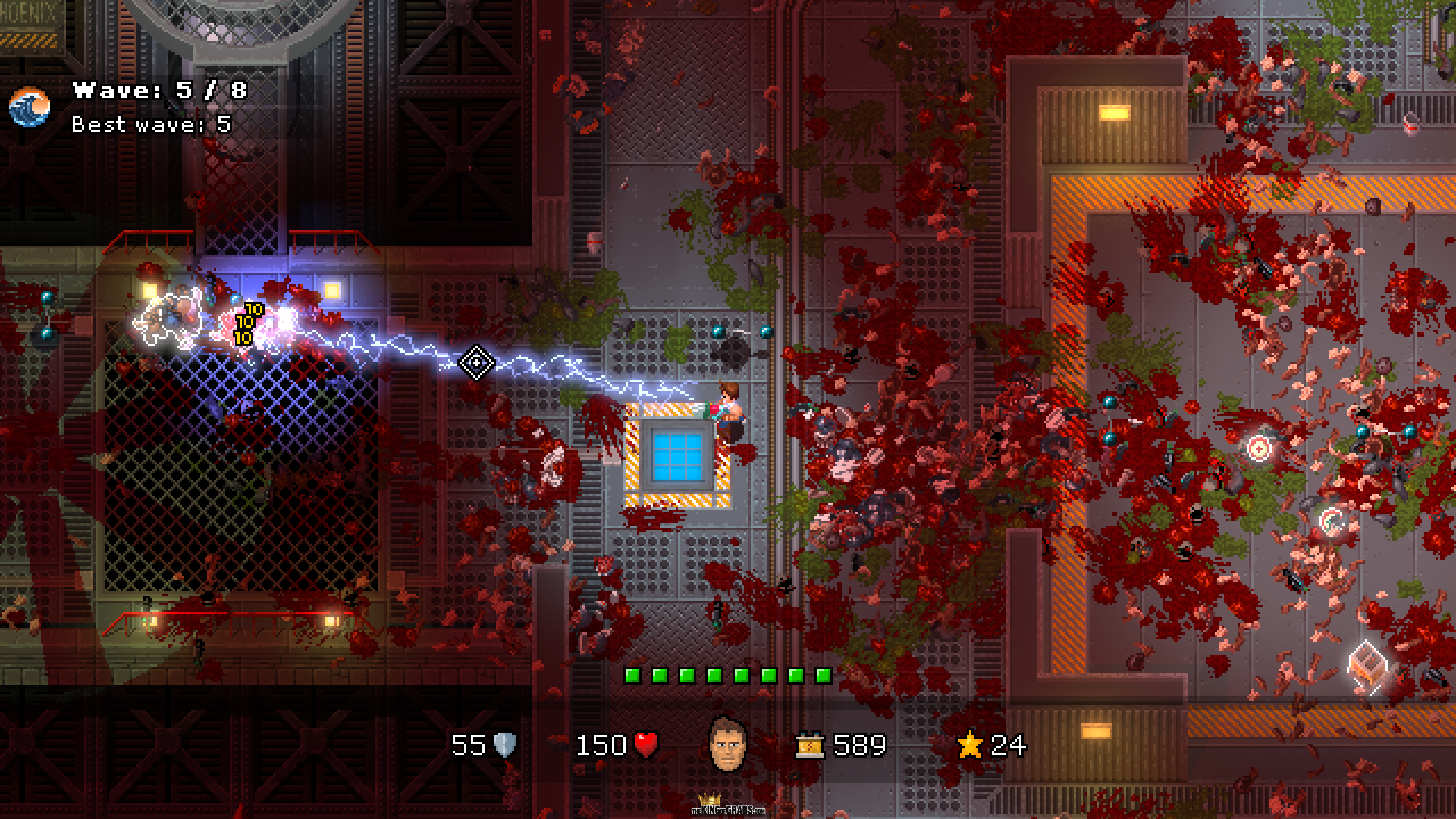Click the TheKingOfGrabs watermark logo
Screen dimensions: 1456x819
coord(727,808)
